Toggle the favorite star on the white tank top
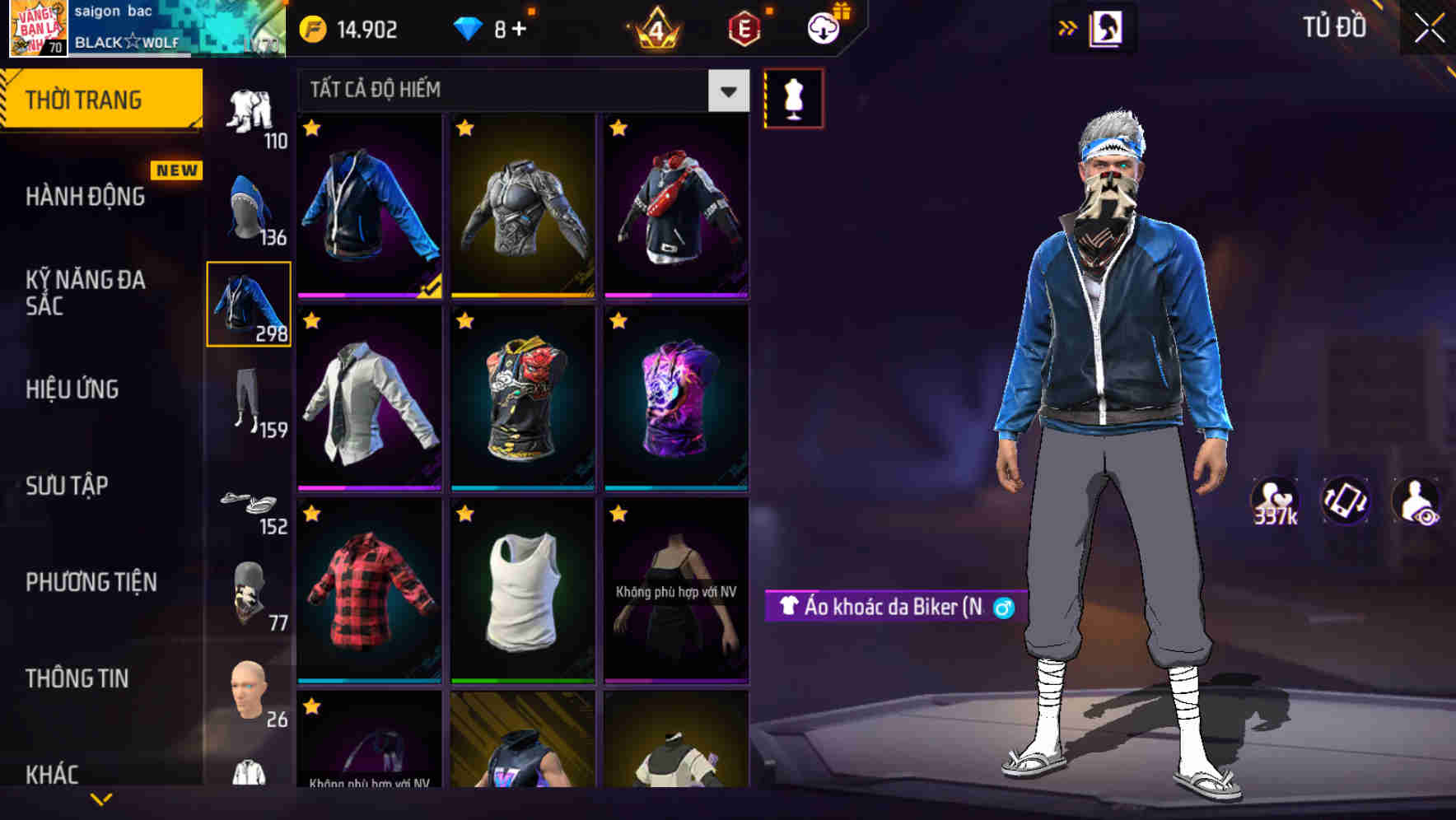 [466, 514]
